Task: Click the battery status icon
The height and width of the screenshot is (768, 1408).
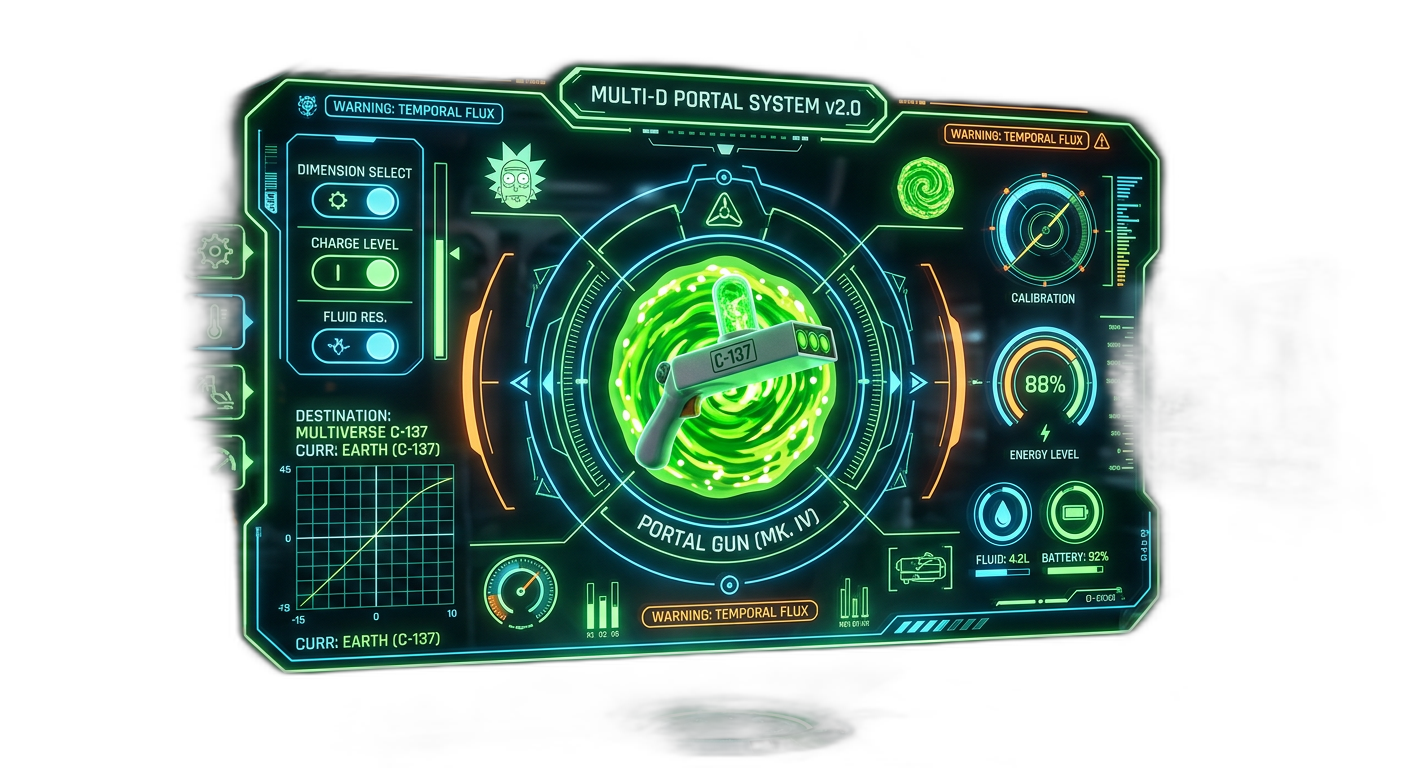Action: pos(1074,513)
